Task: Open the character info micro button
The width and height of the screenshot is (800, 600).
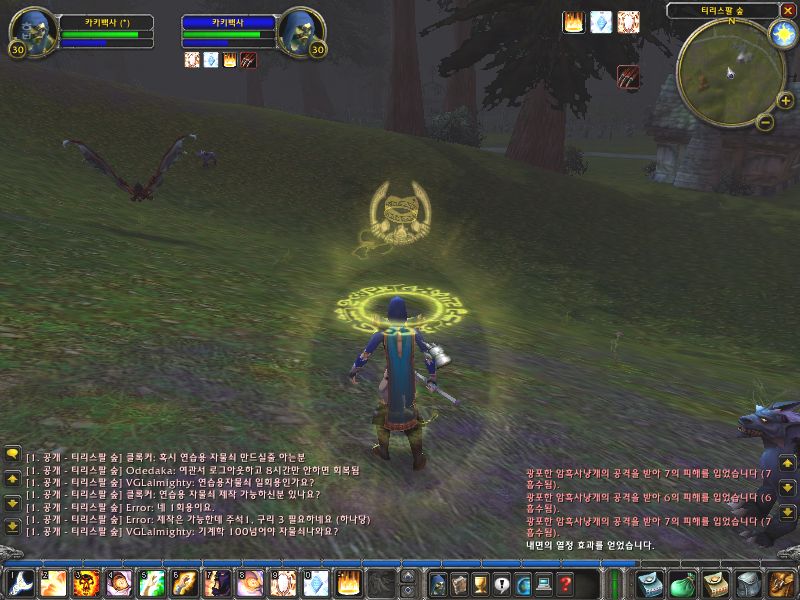Action: [437, 583]
